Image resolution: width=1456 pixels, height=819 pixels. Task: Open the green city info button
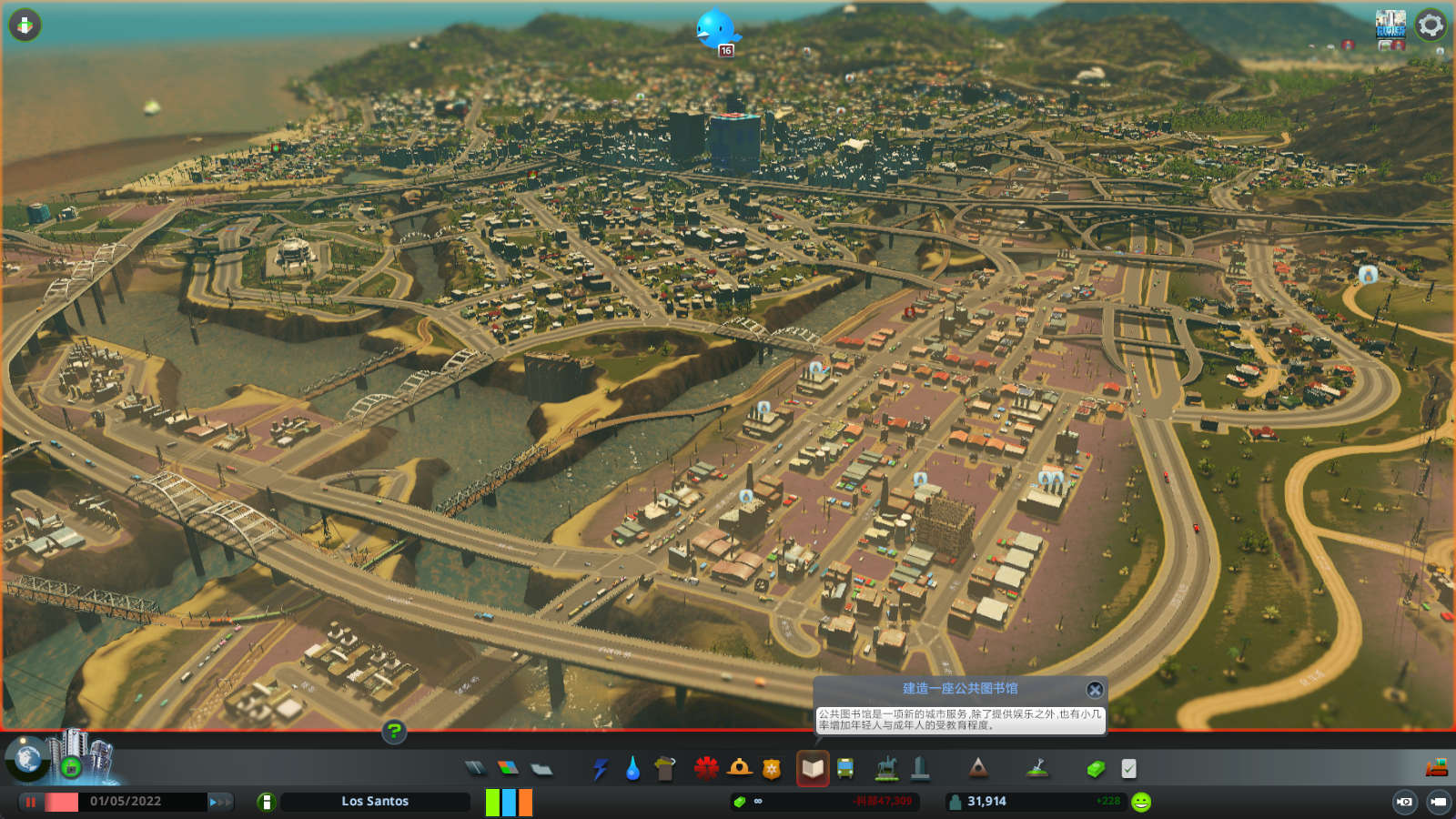point(266,802)
